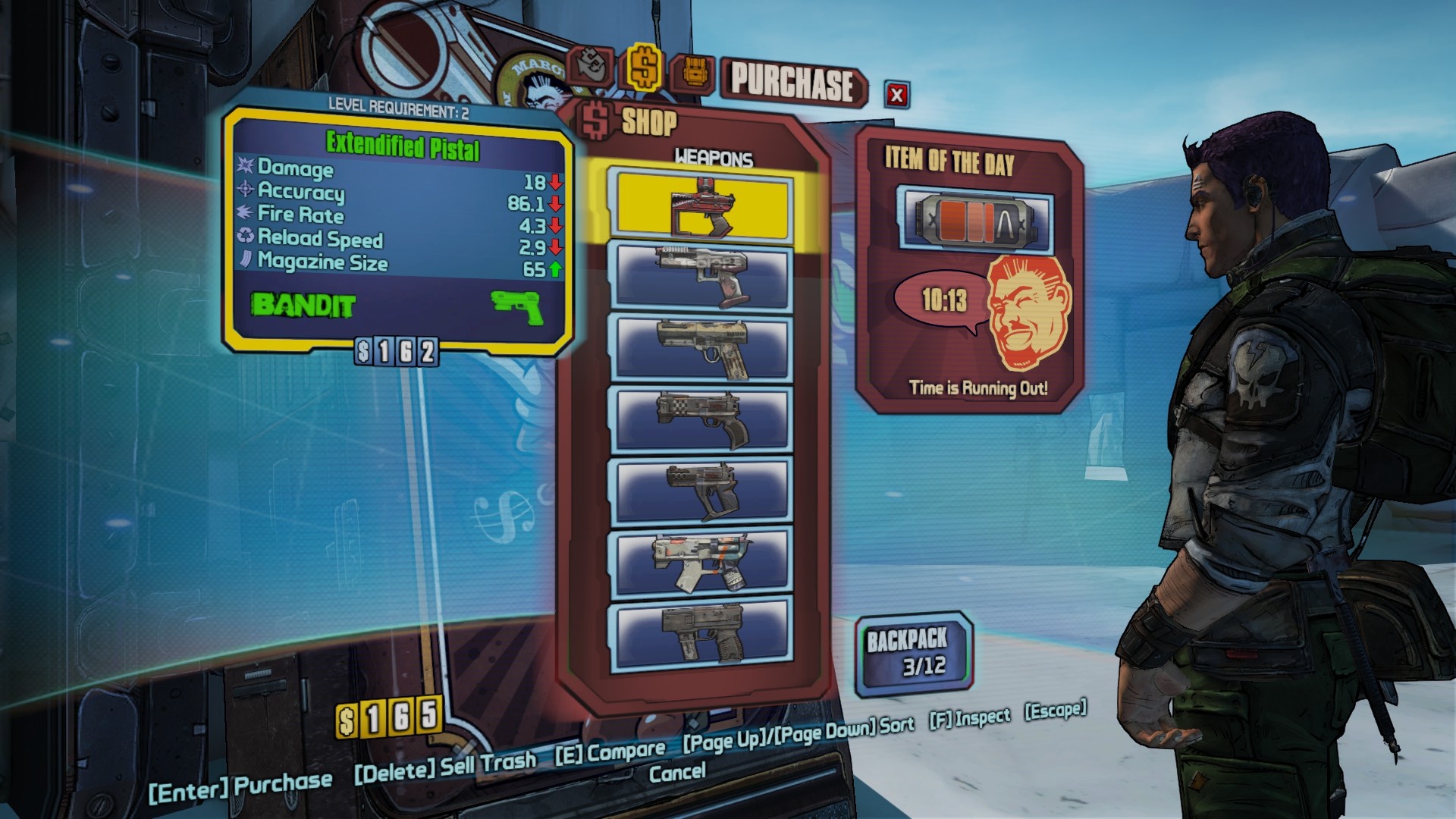Select the gold dollar-sign shop tab

[x=644, y=67]
